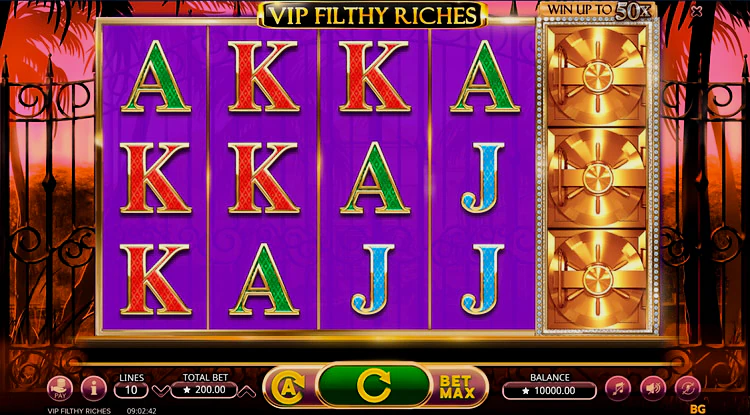Screen dimensions: 750x415
Task: Close the game with the X button
Action: pos(724,12)
